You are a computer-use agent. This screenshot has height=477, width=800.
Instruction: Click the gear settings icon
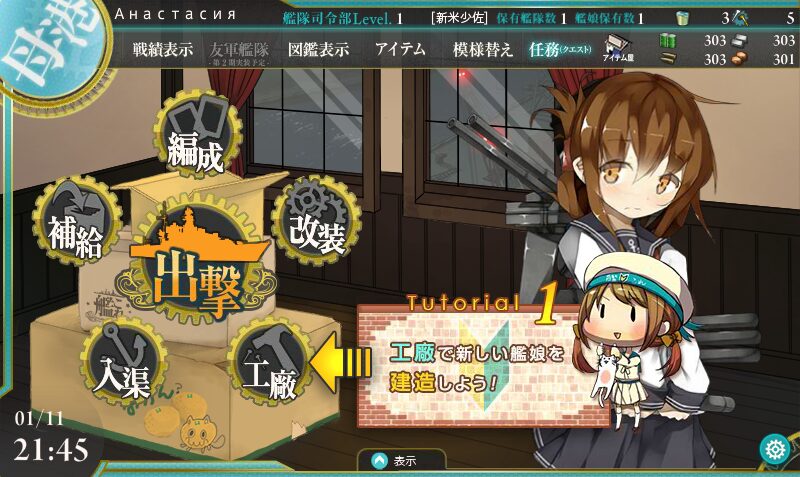tap(775, 450)
